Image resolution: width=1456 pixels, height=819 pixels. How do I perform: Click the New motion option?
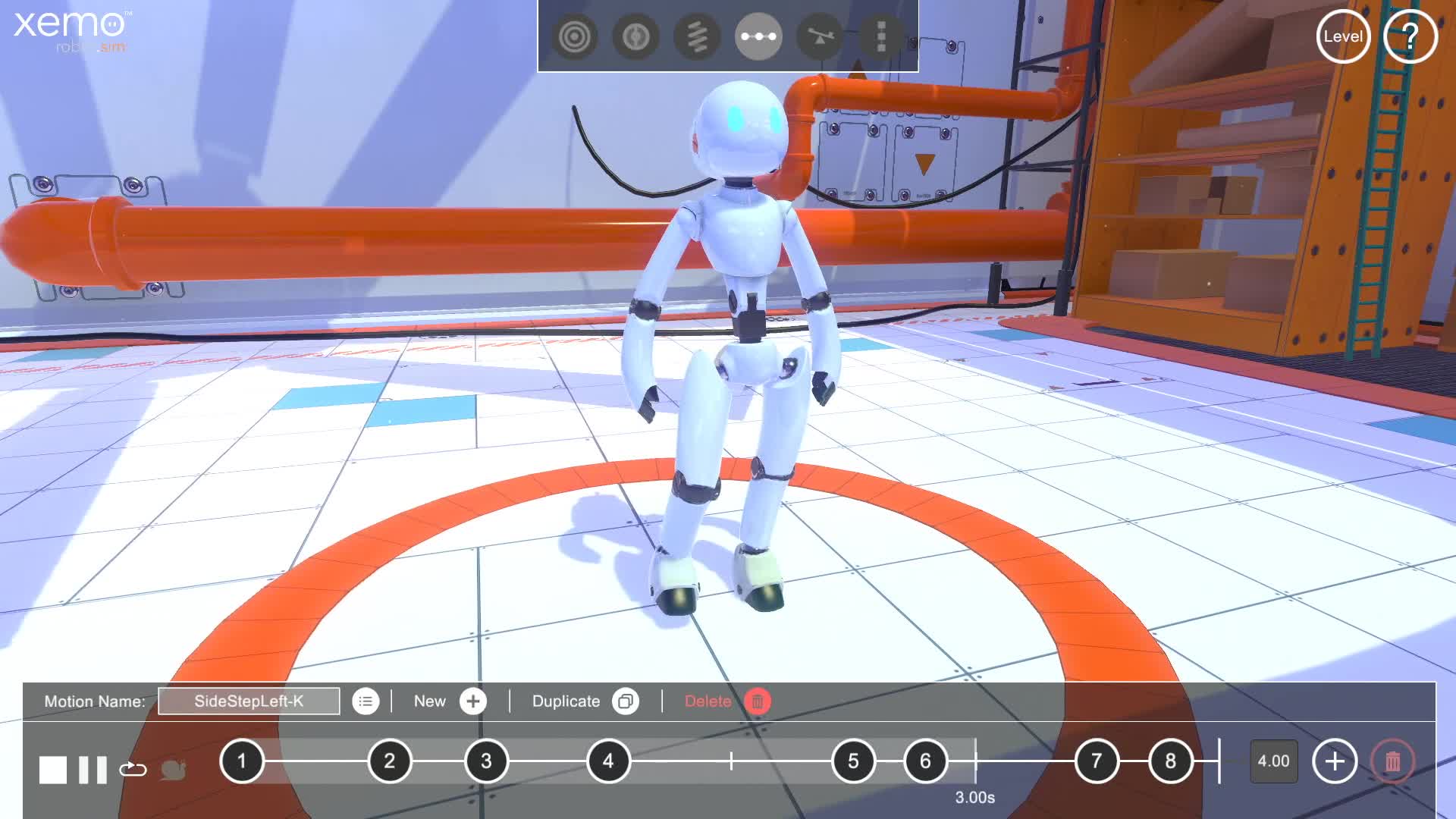448,701
